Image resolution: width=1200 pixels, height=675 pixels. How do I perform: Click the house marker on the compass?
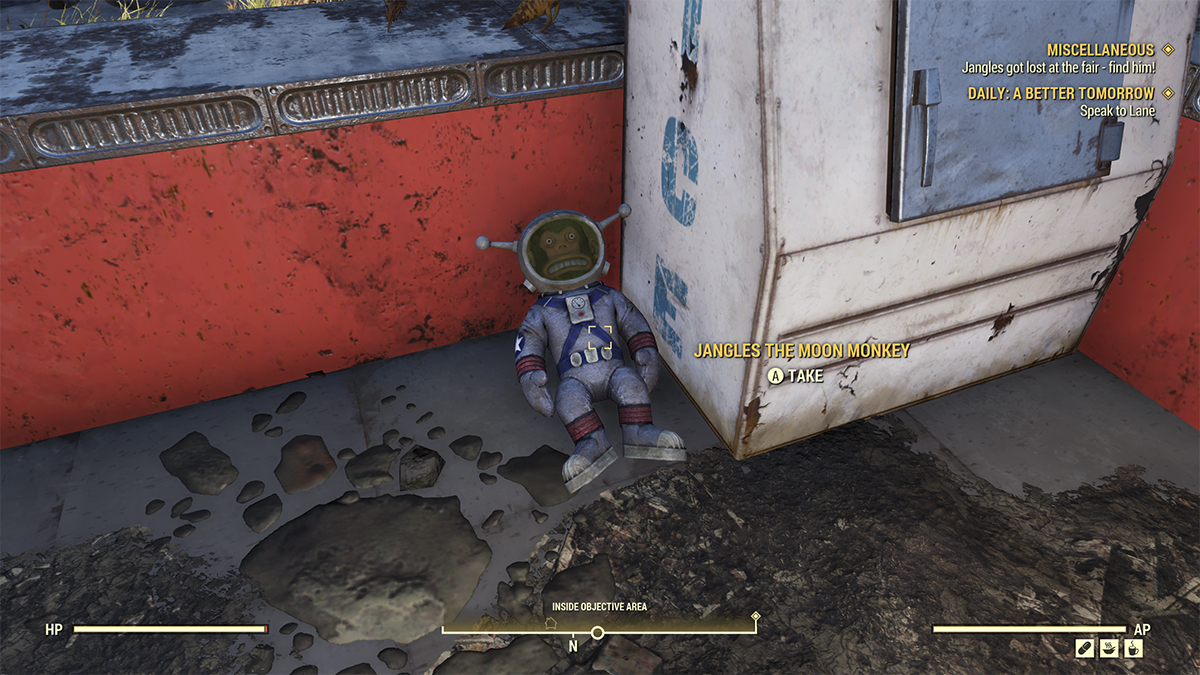550,622
